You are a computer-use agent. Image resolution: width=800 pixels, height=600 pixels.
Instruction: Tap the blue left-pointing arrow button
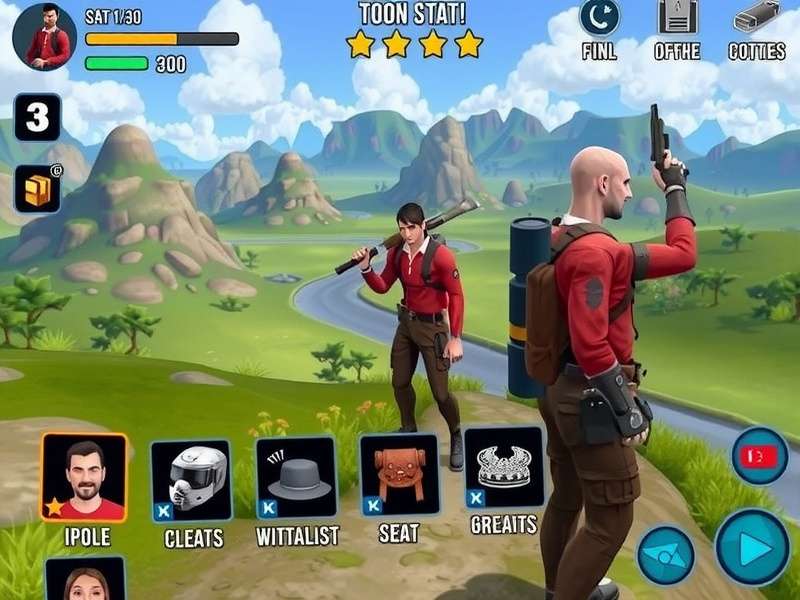666,555
